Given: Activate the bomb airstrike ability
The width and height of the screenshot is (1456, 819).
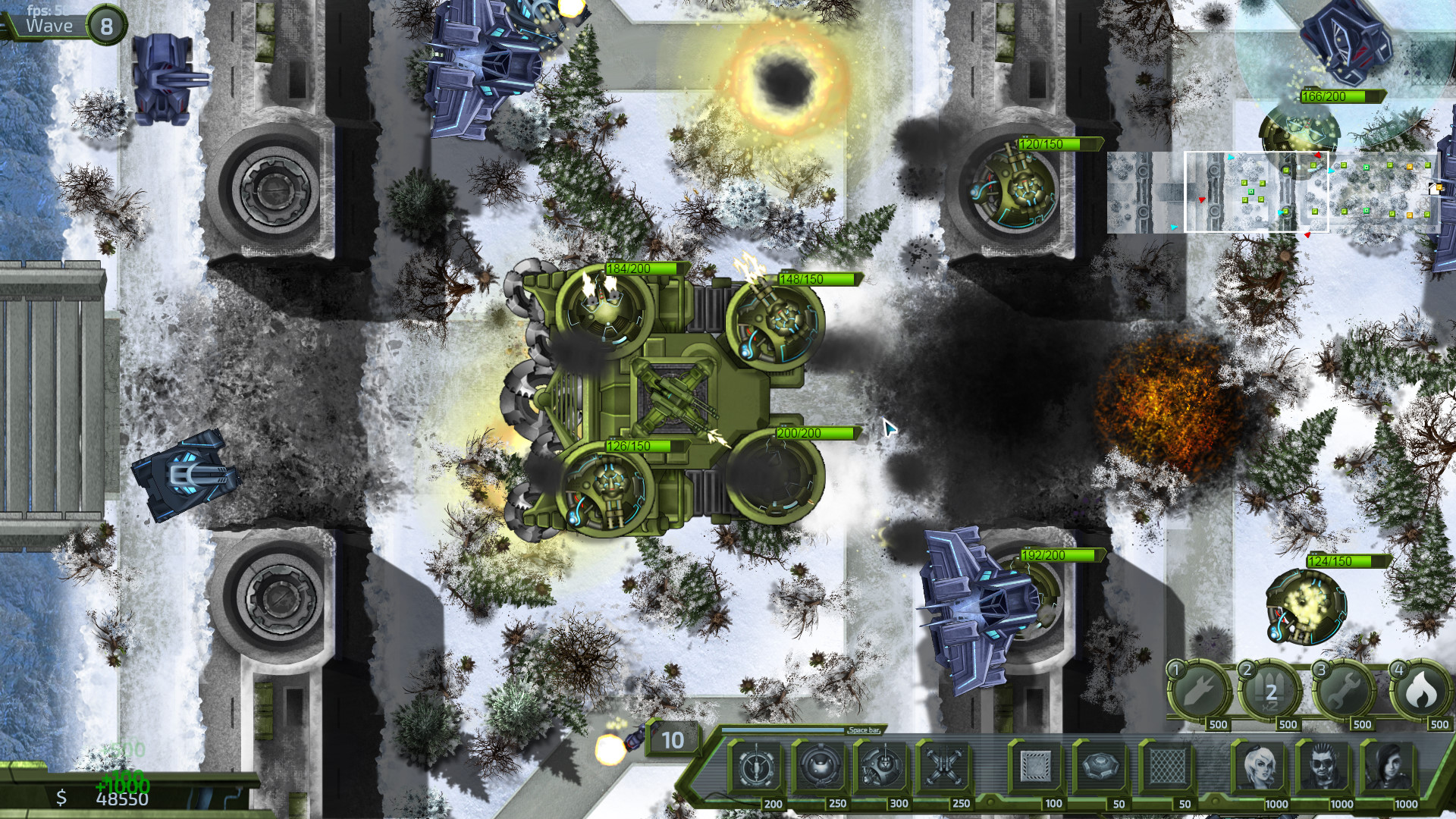Looking at the screenshot, I should click(x=1200, y=692).
